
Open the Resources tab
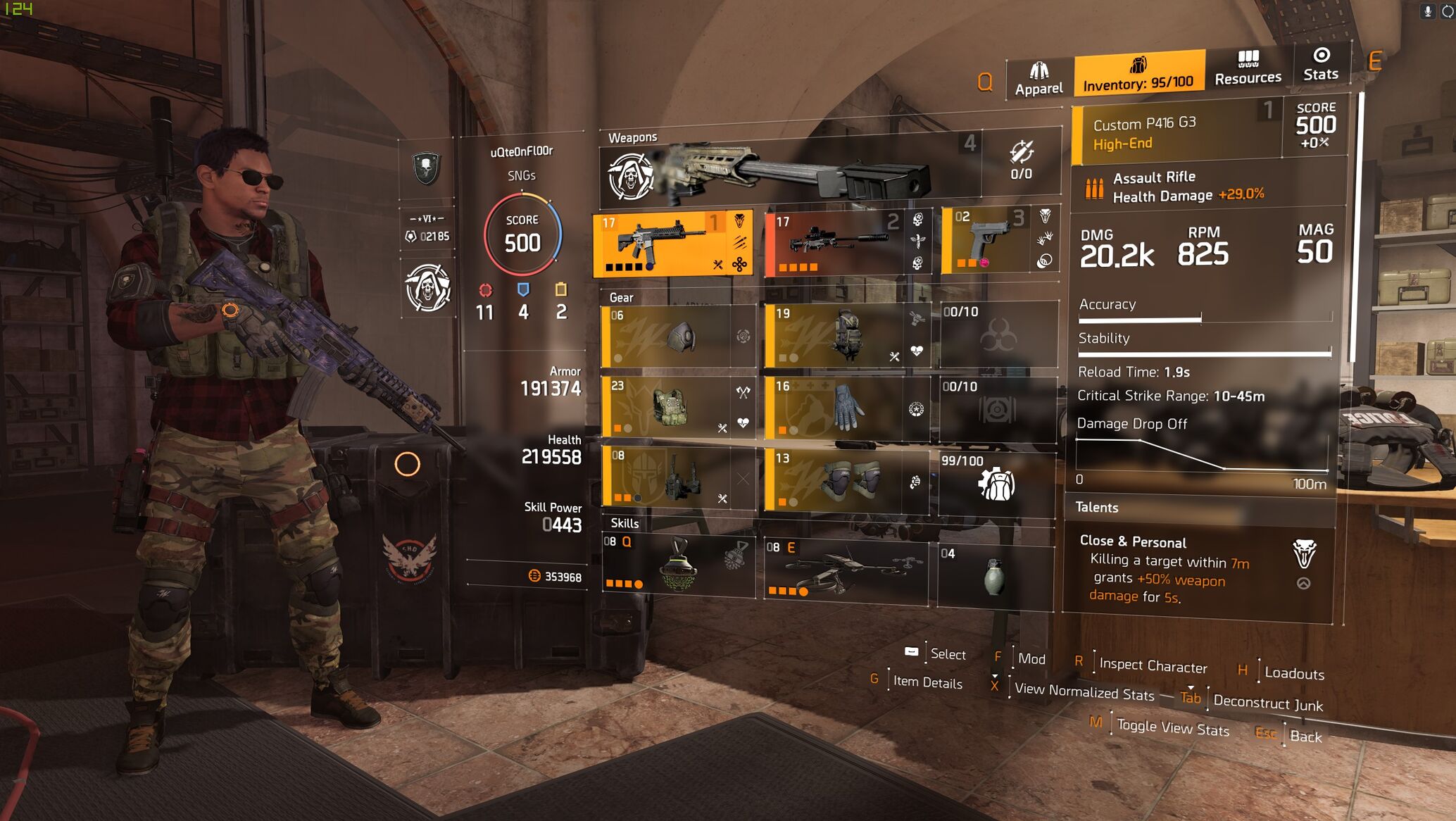(x=1248, y=68)
